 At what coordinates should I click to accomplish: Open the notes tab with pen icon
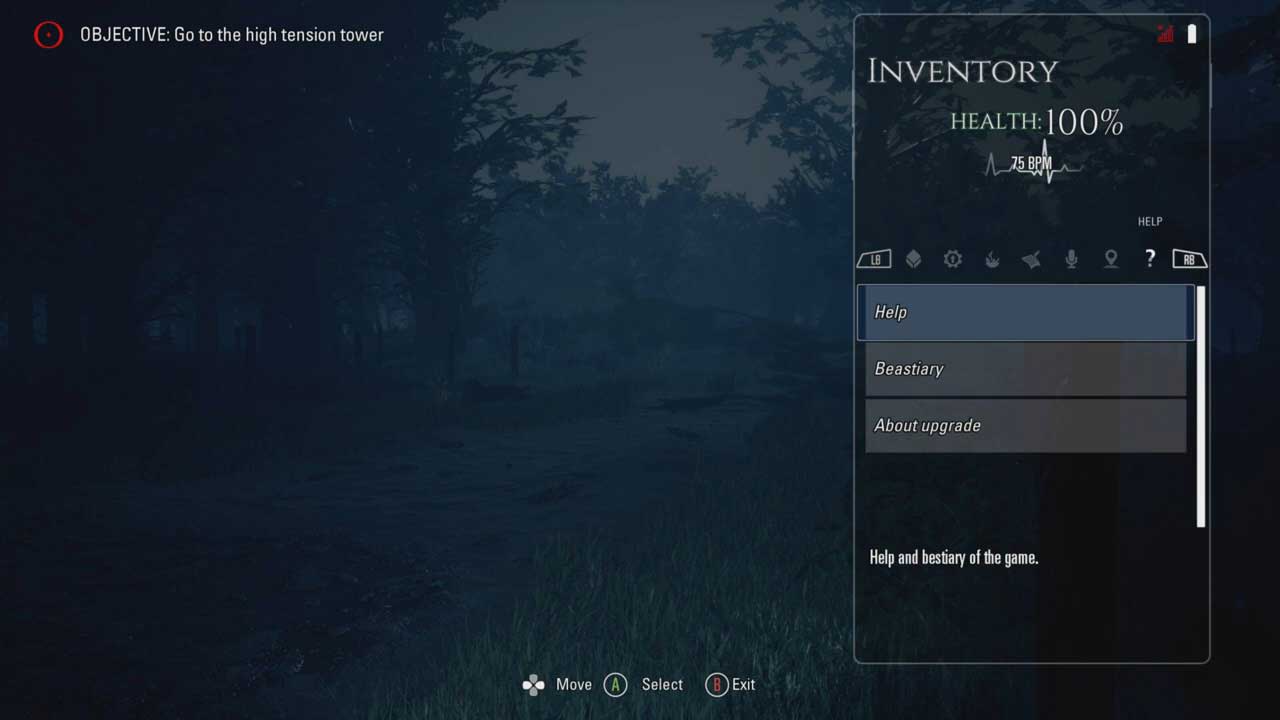[x=1031, y=259]
